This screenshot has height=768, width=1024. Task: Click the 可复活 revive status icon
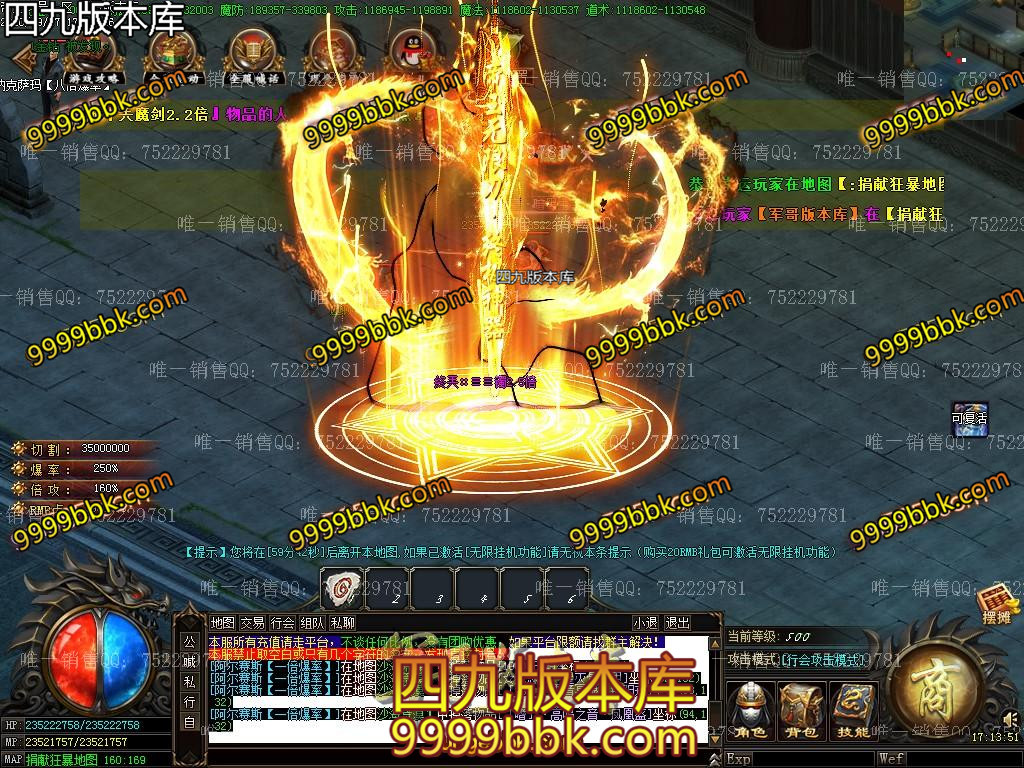pyautogui.click(x=968, y=419)
